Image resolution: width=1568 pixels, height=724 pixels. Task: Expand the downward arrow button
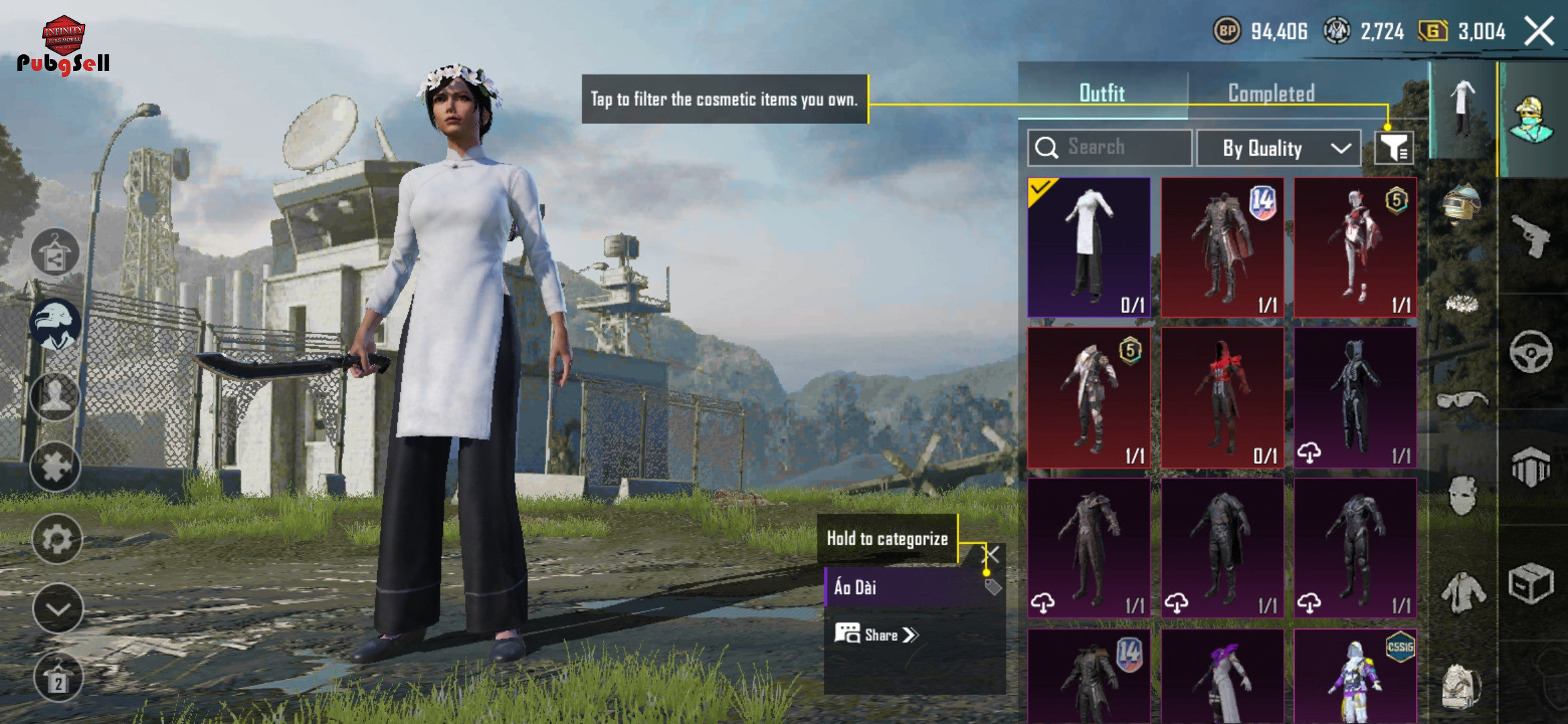(58, 609)
